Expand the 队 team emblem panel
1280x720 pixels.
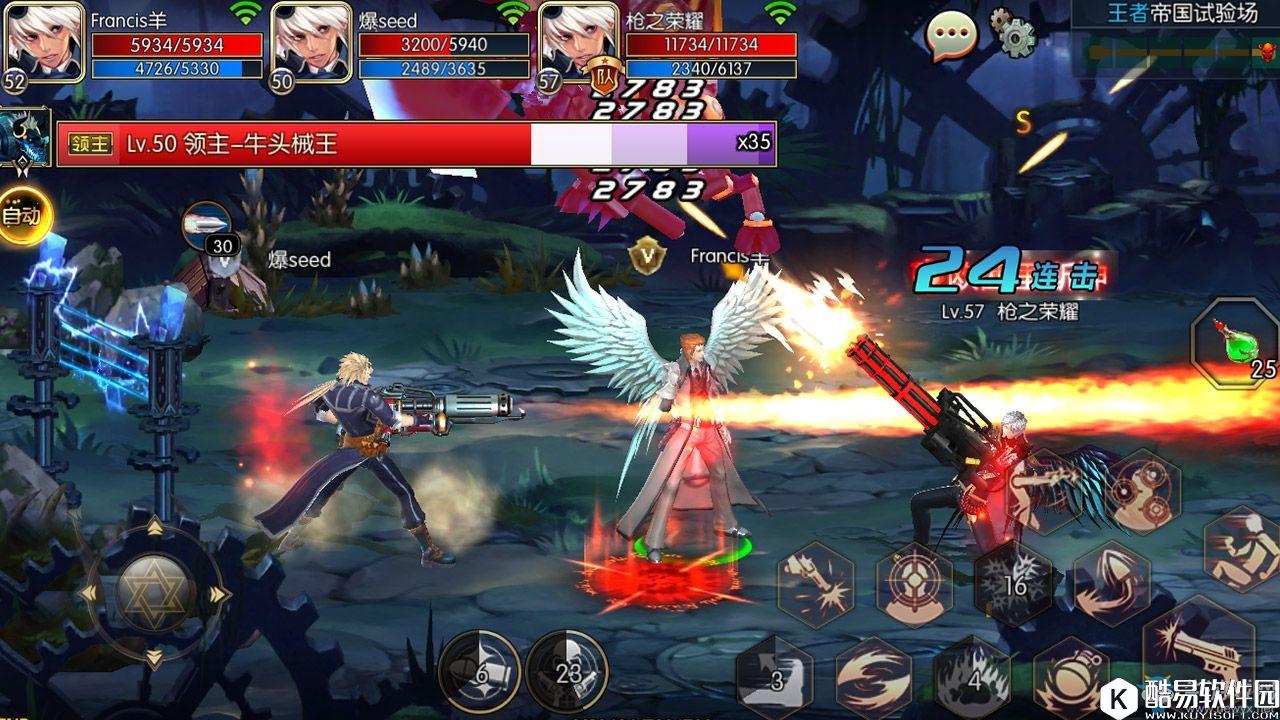602,72
